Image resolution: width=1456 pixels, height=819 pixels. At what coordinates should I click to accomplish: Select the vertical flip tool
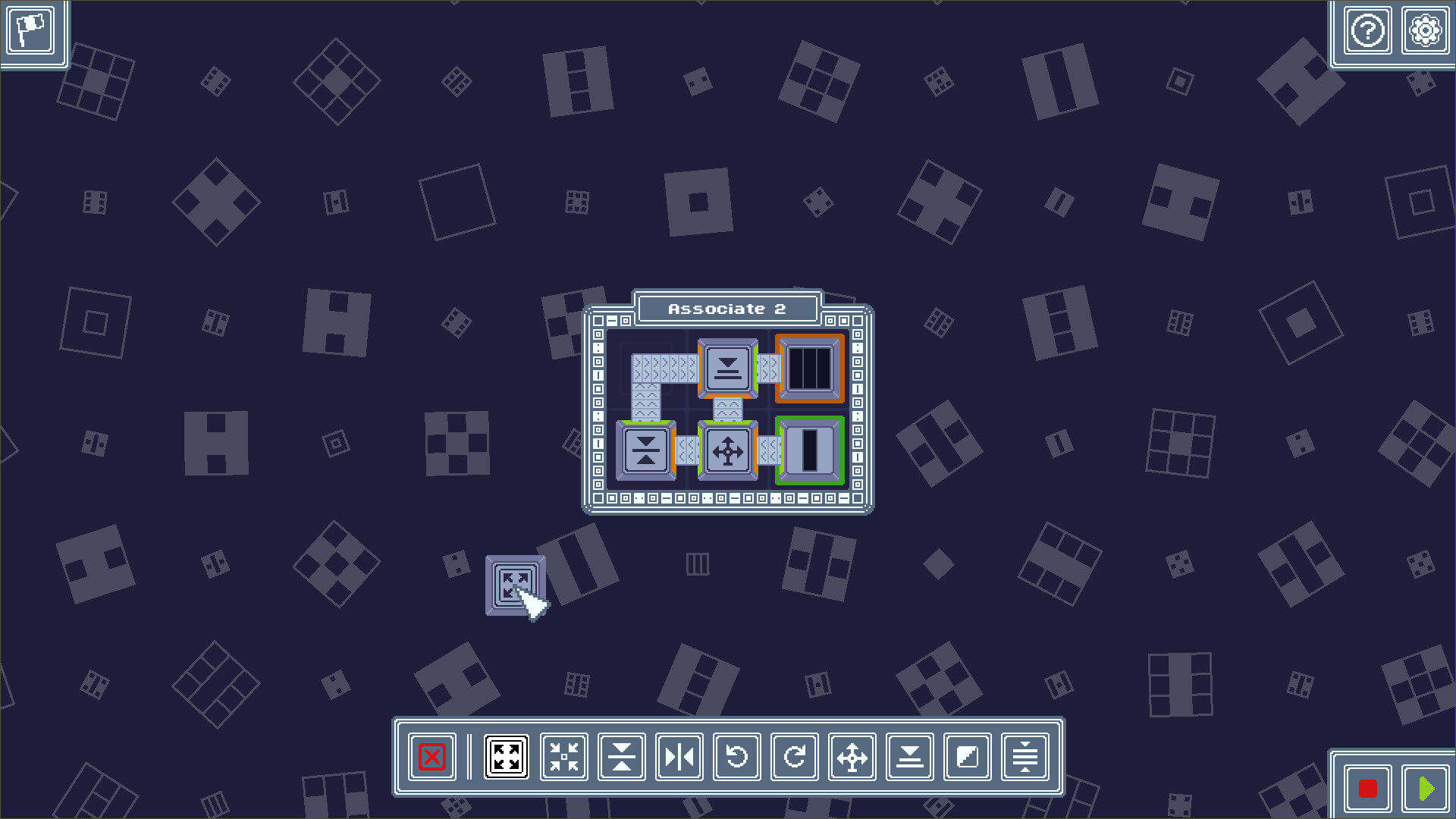(621, 756)
